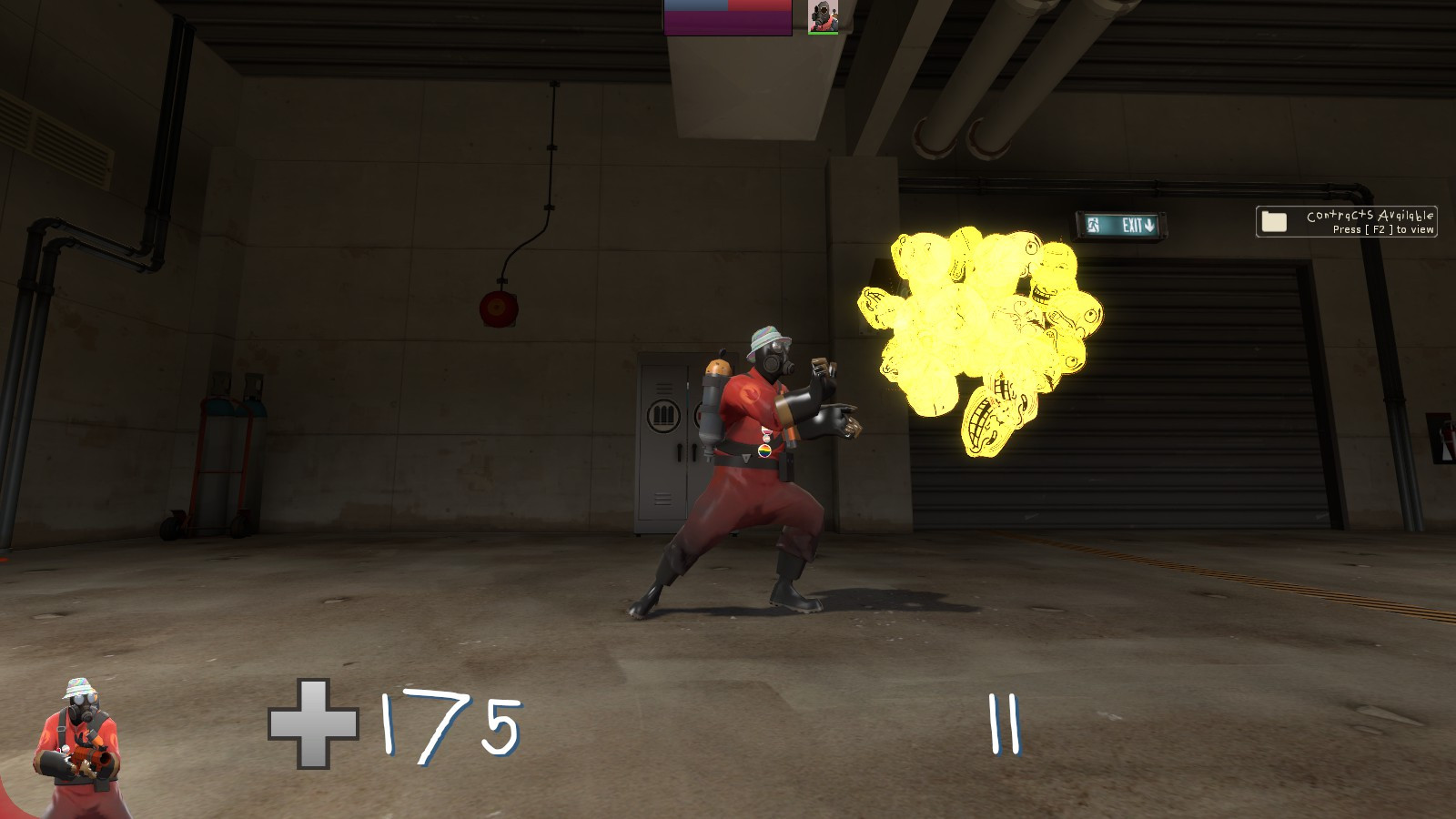Open the down arrow on the EXIT sign

(x=1148, y=225)
